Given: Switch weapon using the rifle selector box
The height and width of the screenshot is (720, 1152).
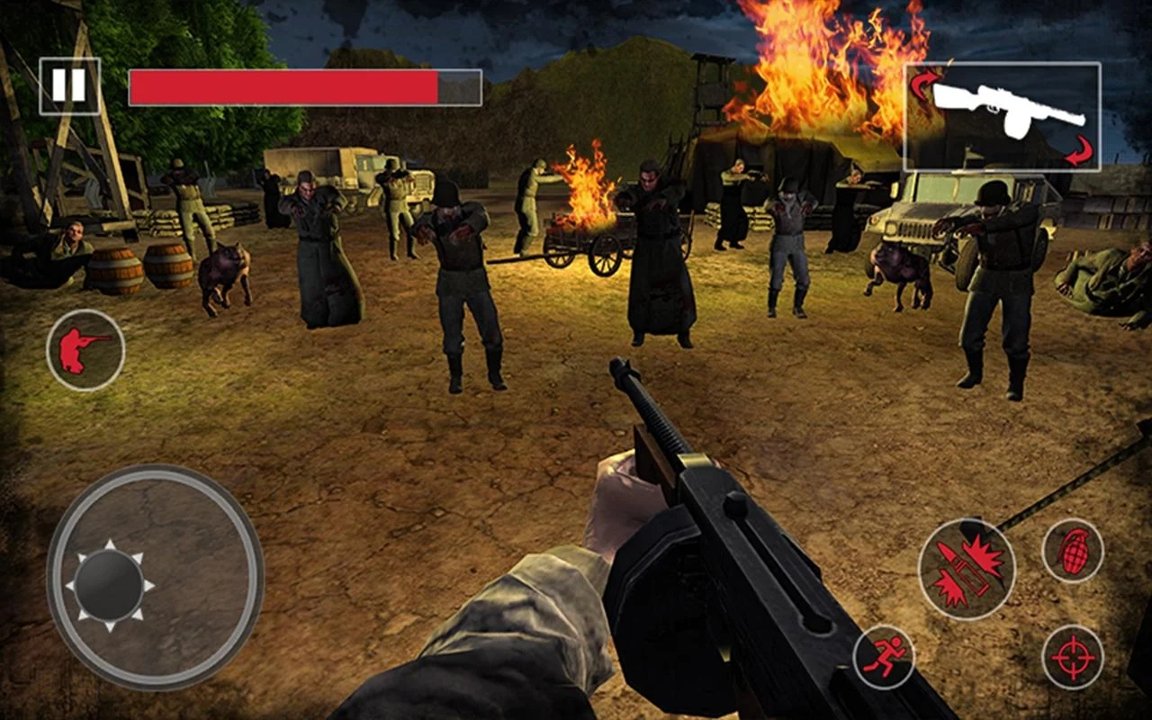Looking at the screenshot, I should click(1002, 116).
